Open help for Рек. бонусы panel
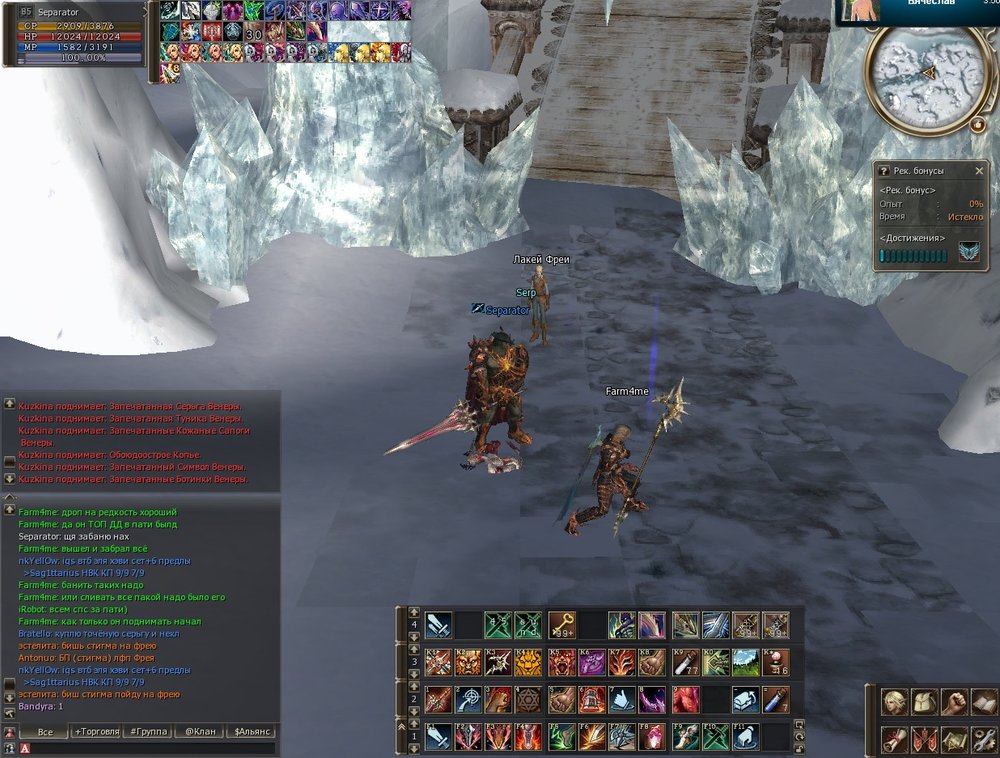Image resolution: width=1000 pixels, height=758 pixels. 884,171
